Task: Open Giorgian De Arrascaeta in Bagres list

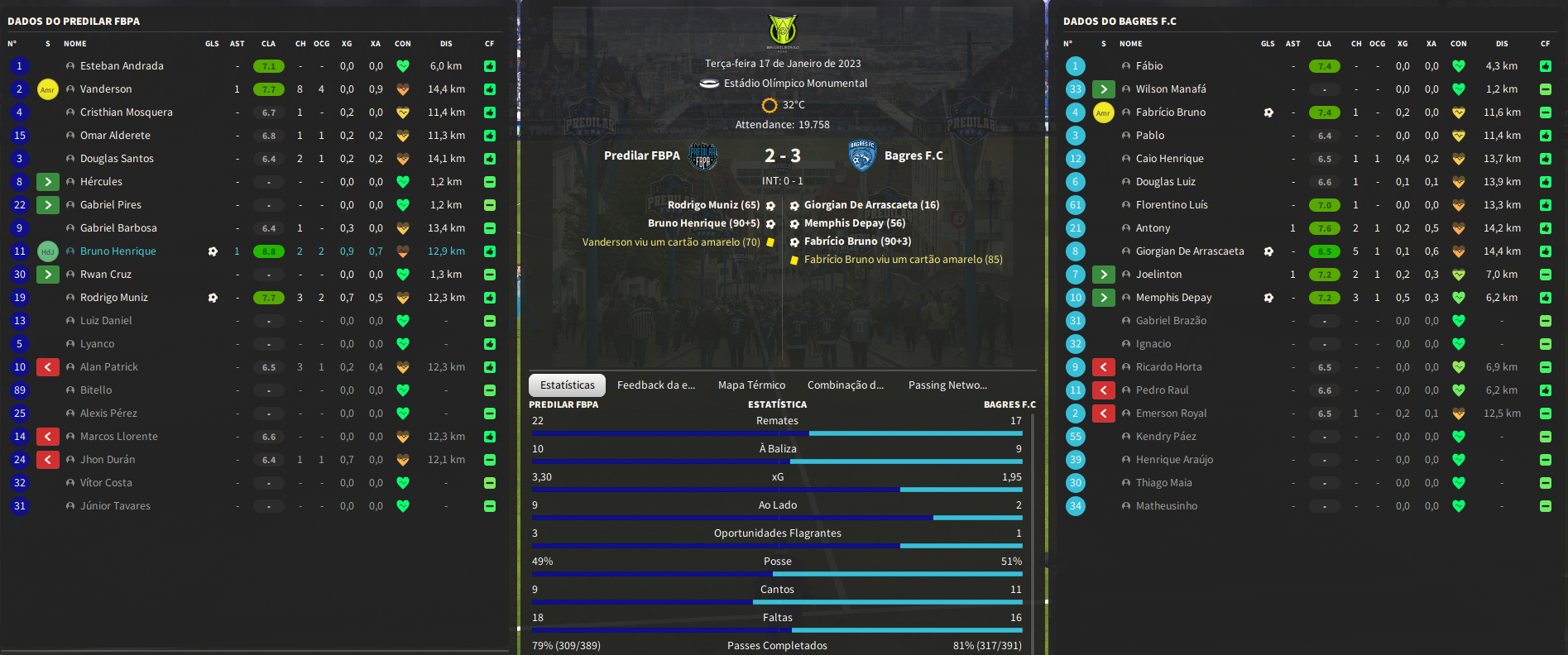Action: point(1189,251)
